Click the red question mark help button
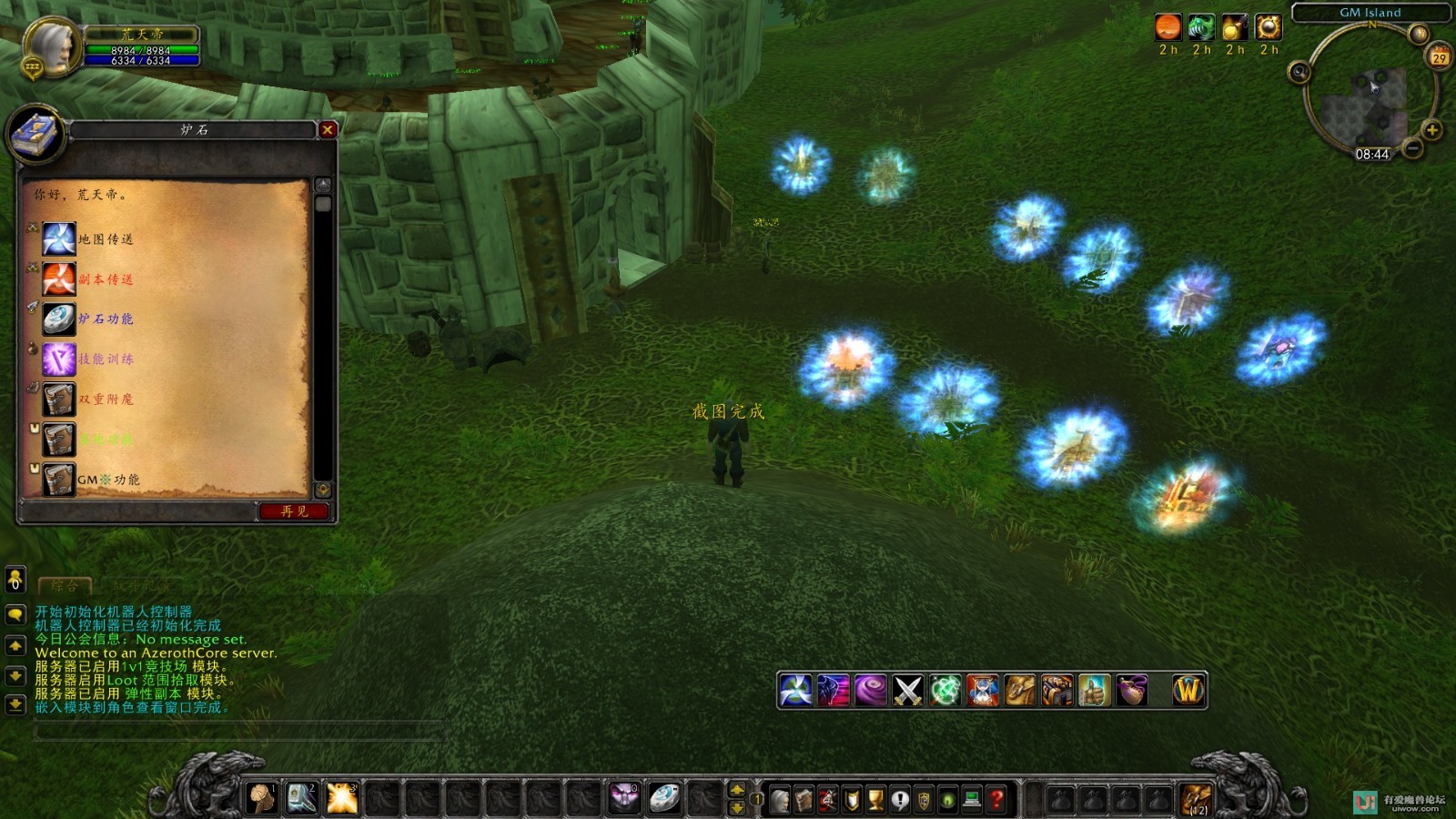 [996, 800]
